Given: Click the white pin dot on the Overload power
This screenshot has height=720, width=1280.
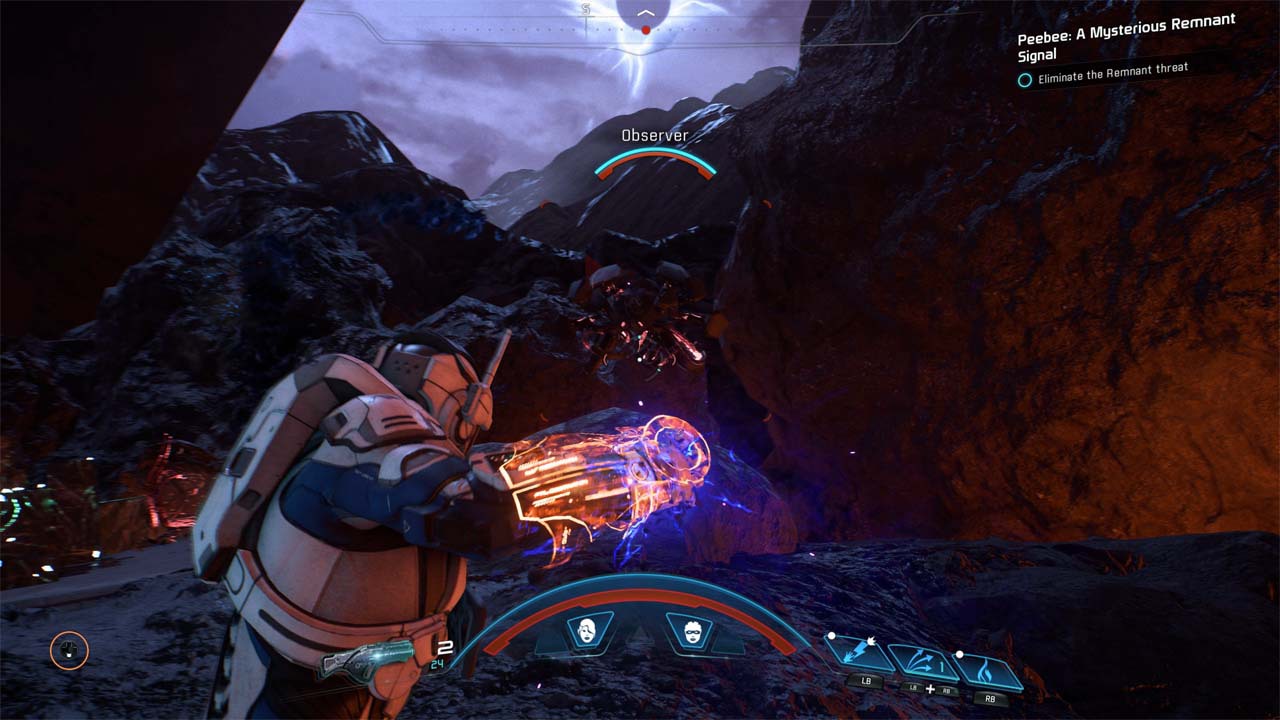Looking at the screenshot, I should [x=831, y=636].
